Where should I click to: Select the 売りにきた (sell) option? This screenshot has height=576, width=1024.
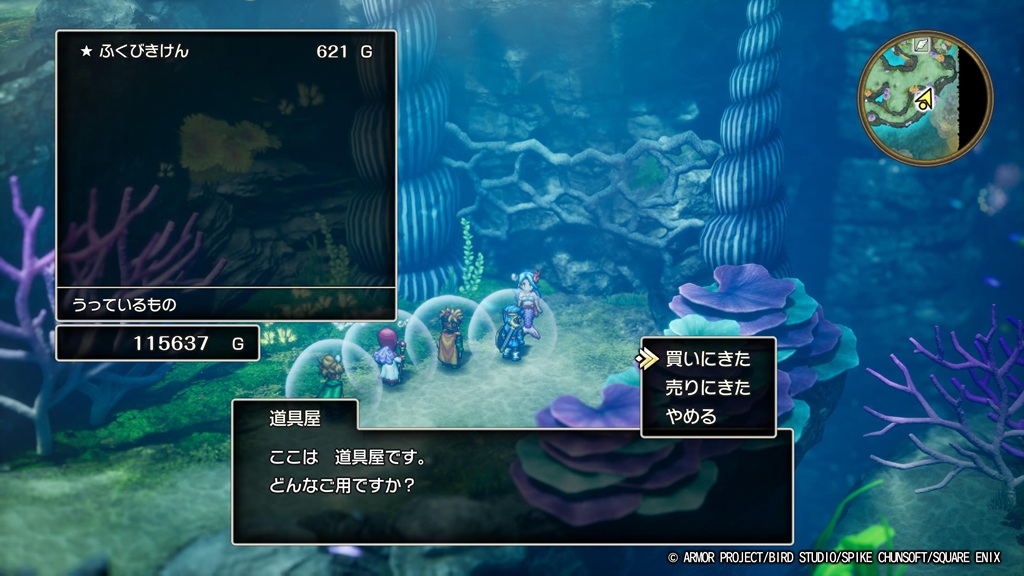click(707, 387)
